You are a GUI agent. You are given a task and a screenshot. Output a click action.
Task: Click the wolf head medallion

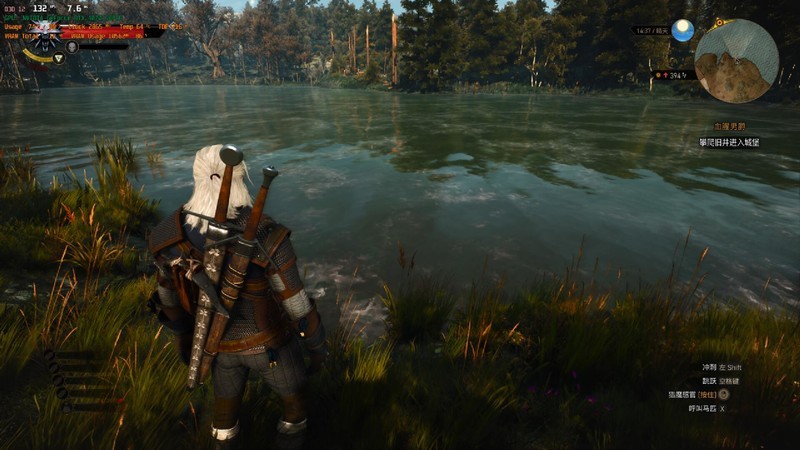[x=46, y=38]
